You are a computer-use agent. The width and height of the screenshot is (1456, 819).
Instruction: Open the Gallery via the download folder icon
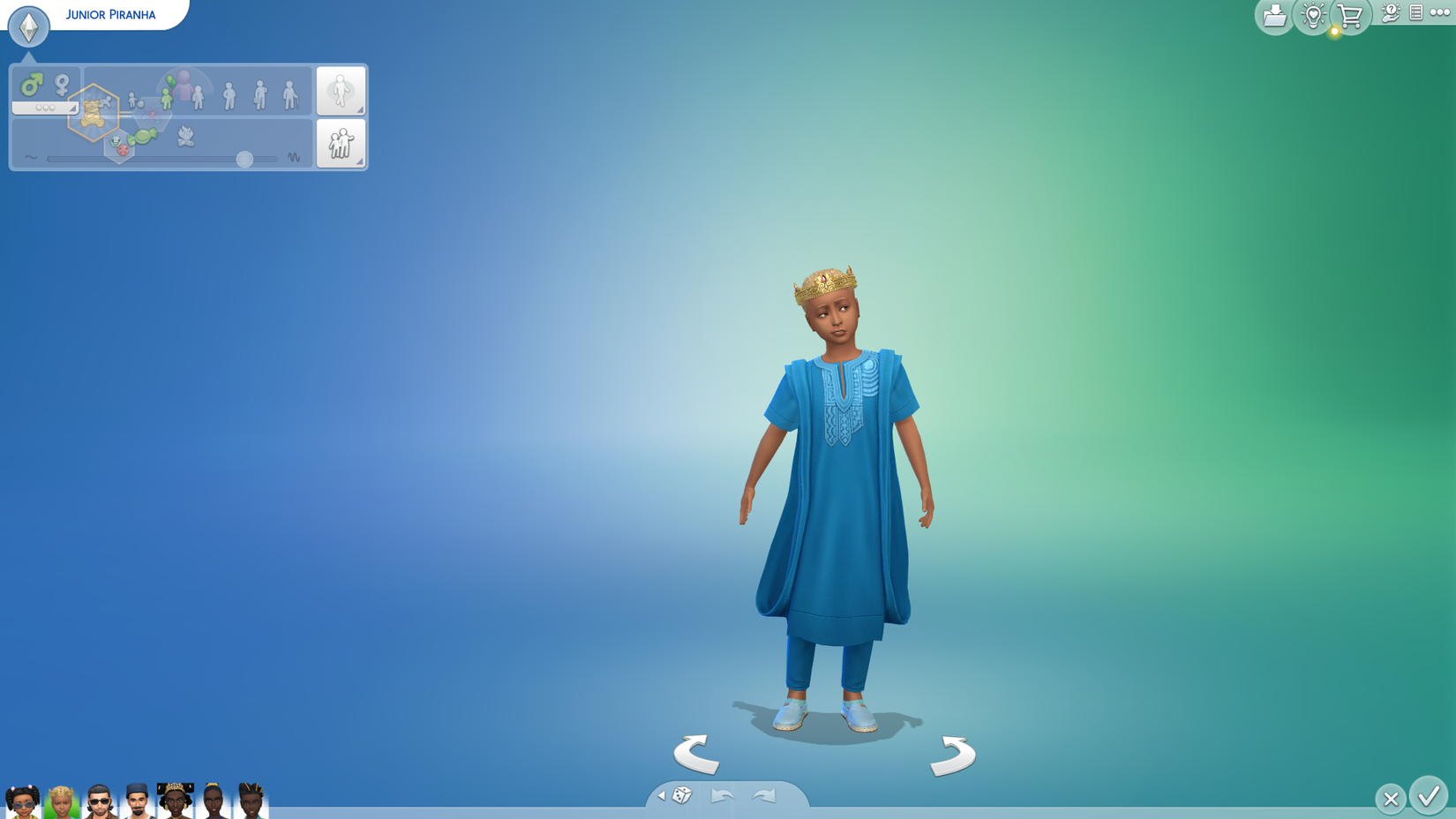(1276, 16)
